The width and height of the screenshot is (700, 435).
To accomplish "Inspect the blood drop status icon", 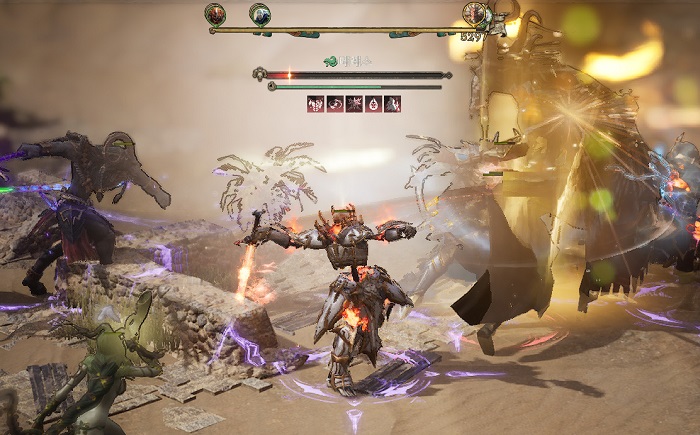I will pyautogui.click(x=373, y=103).
